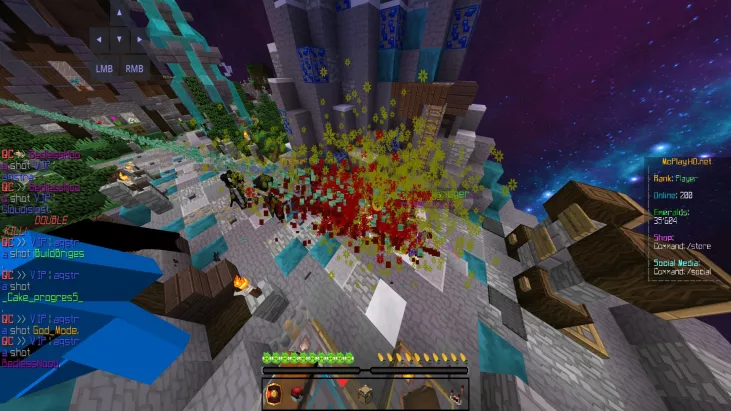Choose the chest item in the hotbar
This screenshot has height=411, width=731.
365,395
